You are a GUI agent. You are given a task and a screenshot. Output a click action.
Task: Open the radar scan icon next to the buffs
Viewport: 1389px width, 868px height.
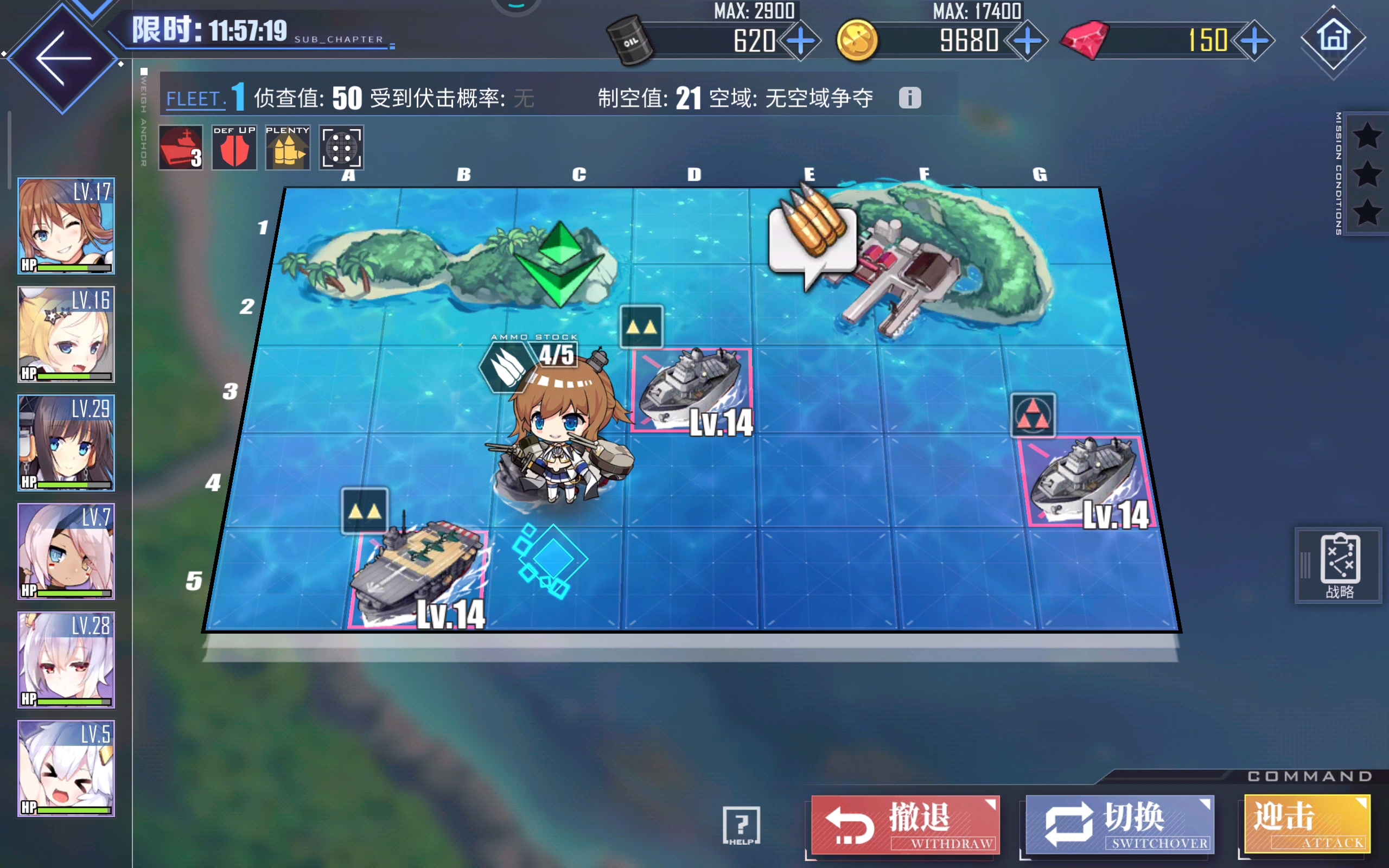coord(341,148)
